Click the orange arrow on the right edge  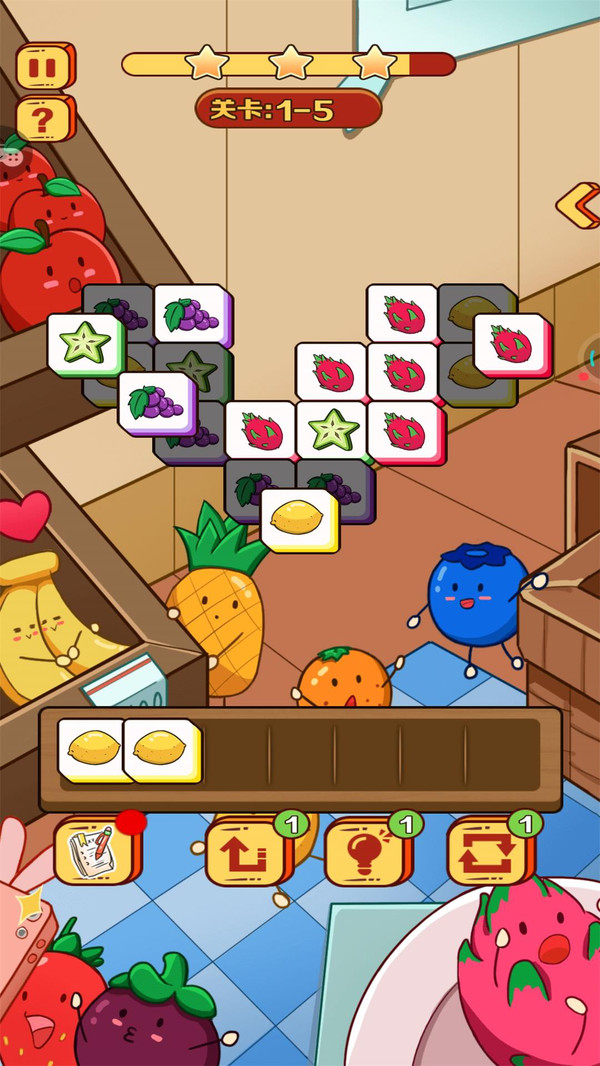[578, 204]
